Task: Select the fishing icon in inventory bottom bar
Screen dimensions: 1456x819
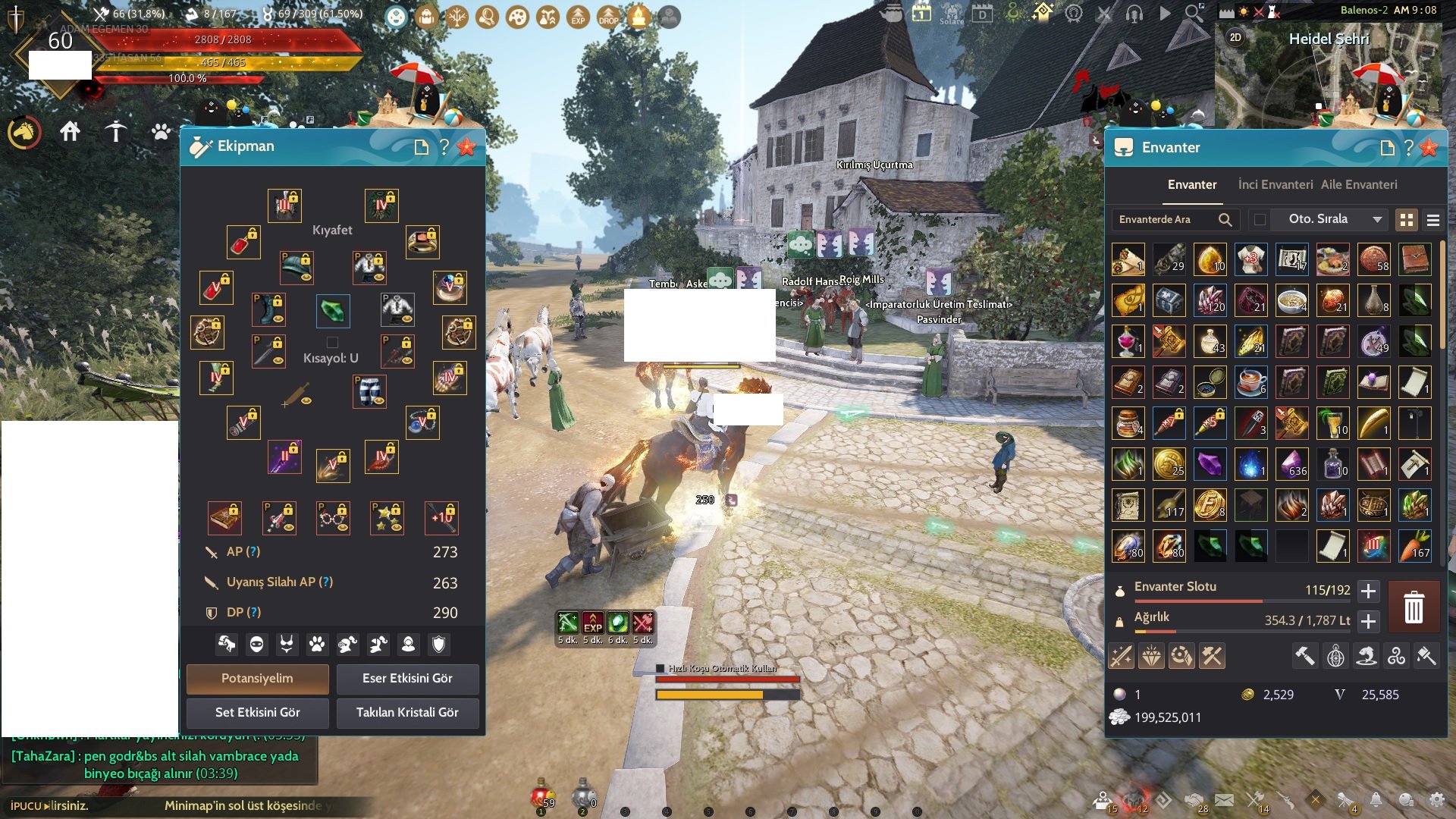Action: coord(1367,656)
